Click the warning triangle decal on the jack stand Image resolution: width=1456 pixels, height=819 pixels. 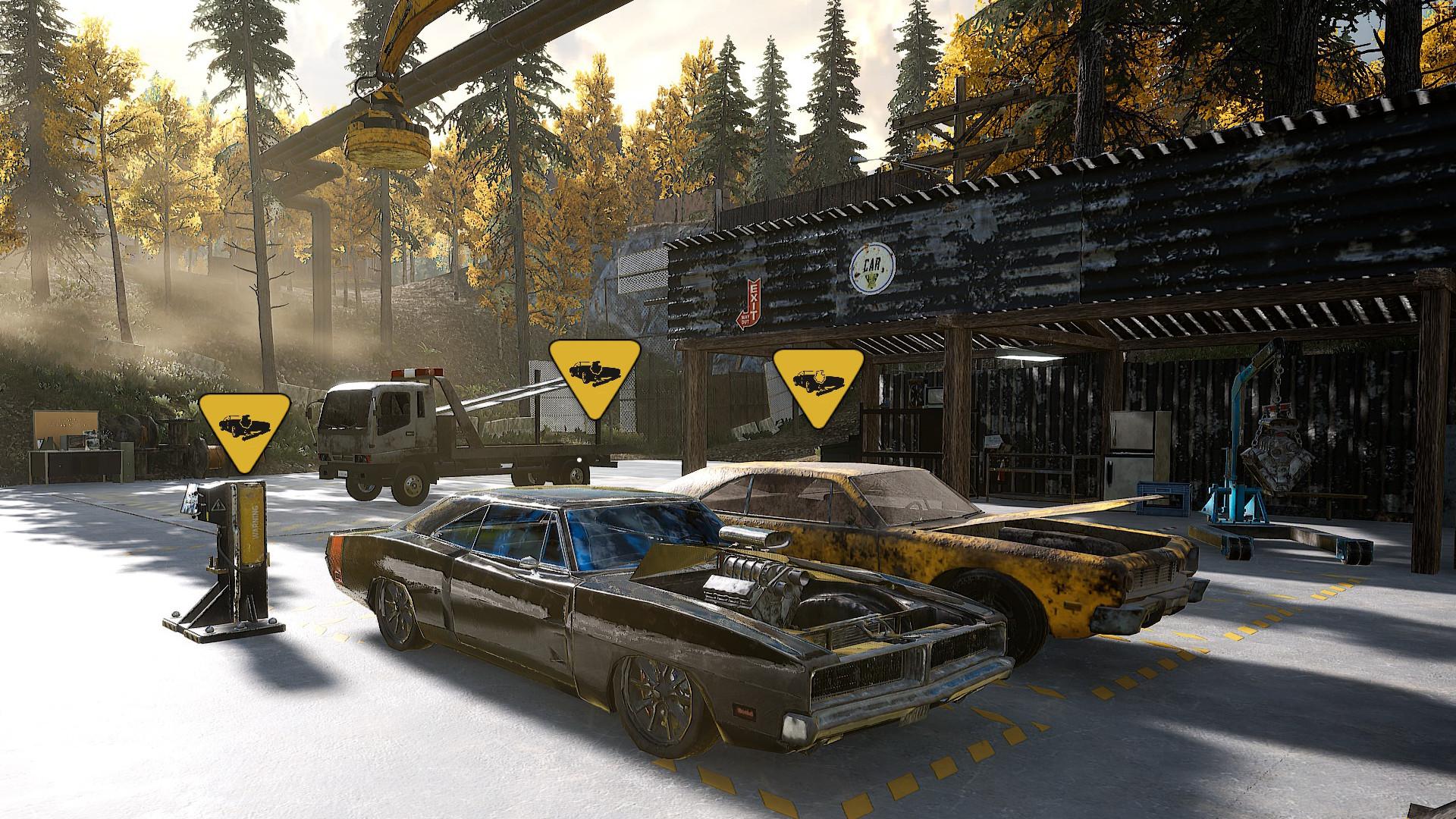(219, 507)
